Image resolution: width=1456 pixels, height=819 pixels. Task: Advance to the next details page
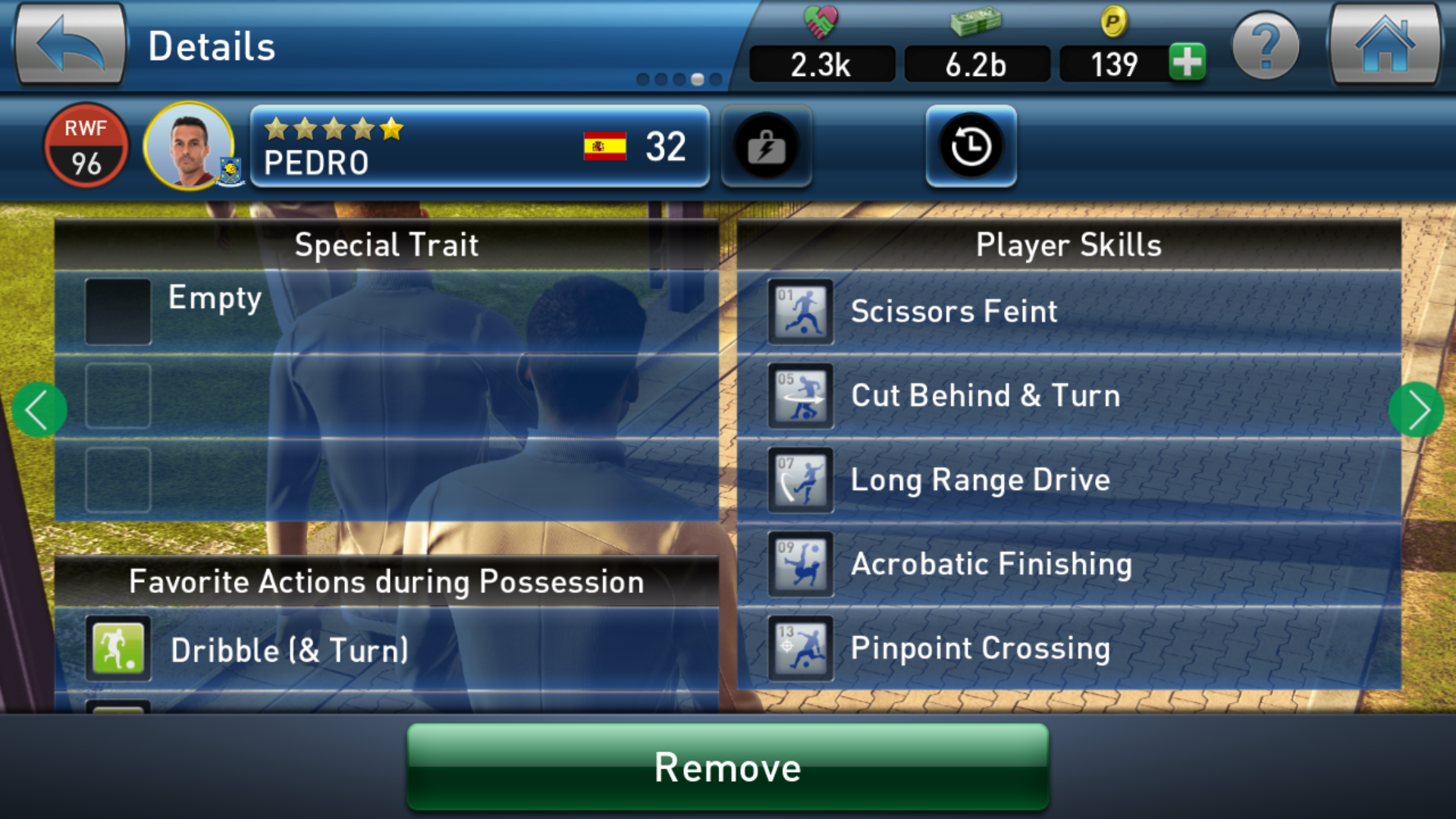pos(1416,410)
